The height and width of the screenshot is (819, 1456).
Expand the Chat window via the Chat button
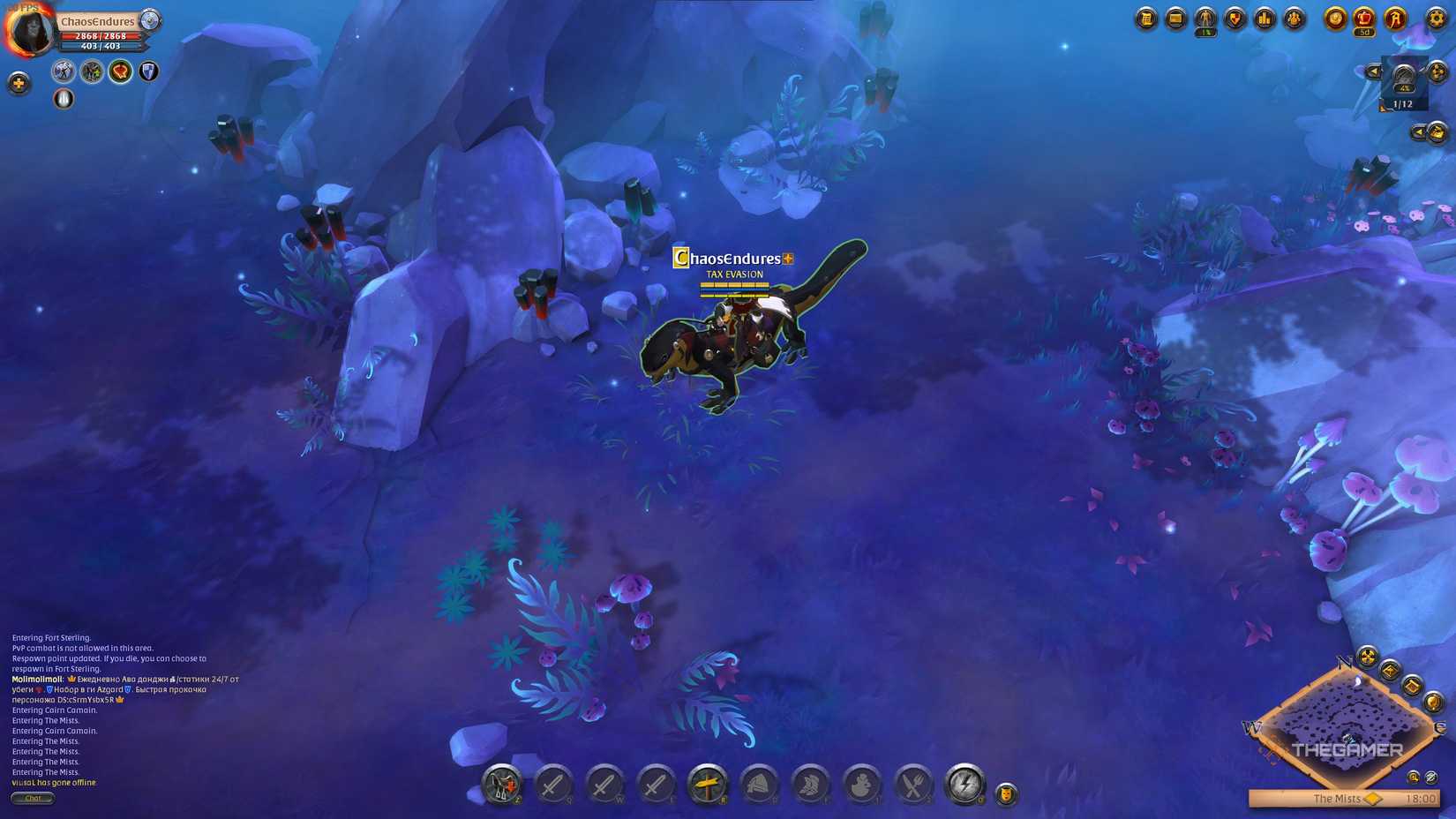(34, 798)
